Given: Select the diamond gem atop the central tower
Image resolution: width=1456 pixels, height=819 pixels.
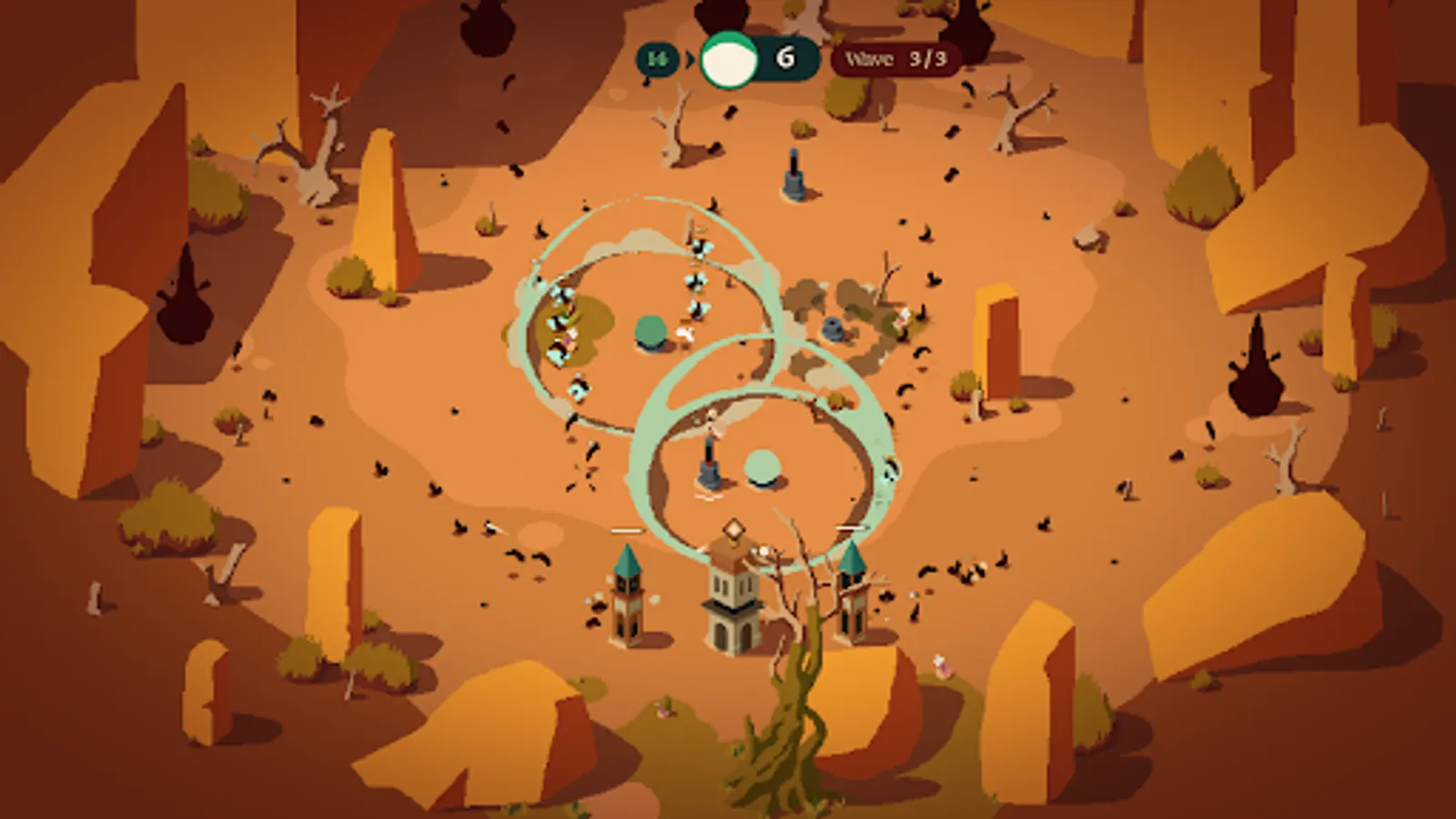Looking at the screenshot, I should (733, 530).
